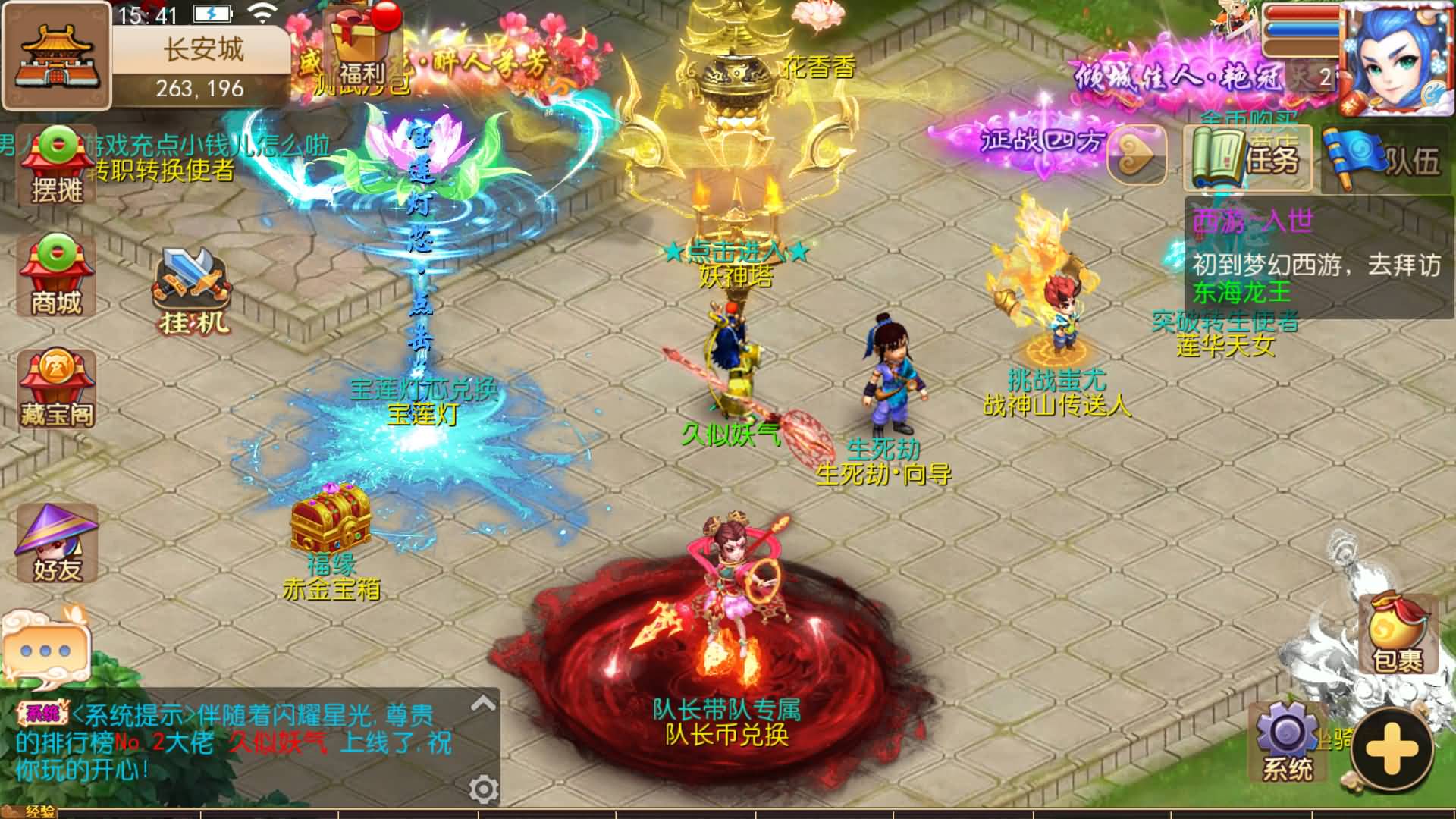Open chat settings gear below system messages
This screenshot has height=819, width=1456.
(x=484, y=789)
